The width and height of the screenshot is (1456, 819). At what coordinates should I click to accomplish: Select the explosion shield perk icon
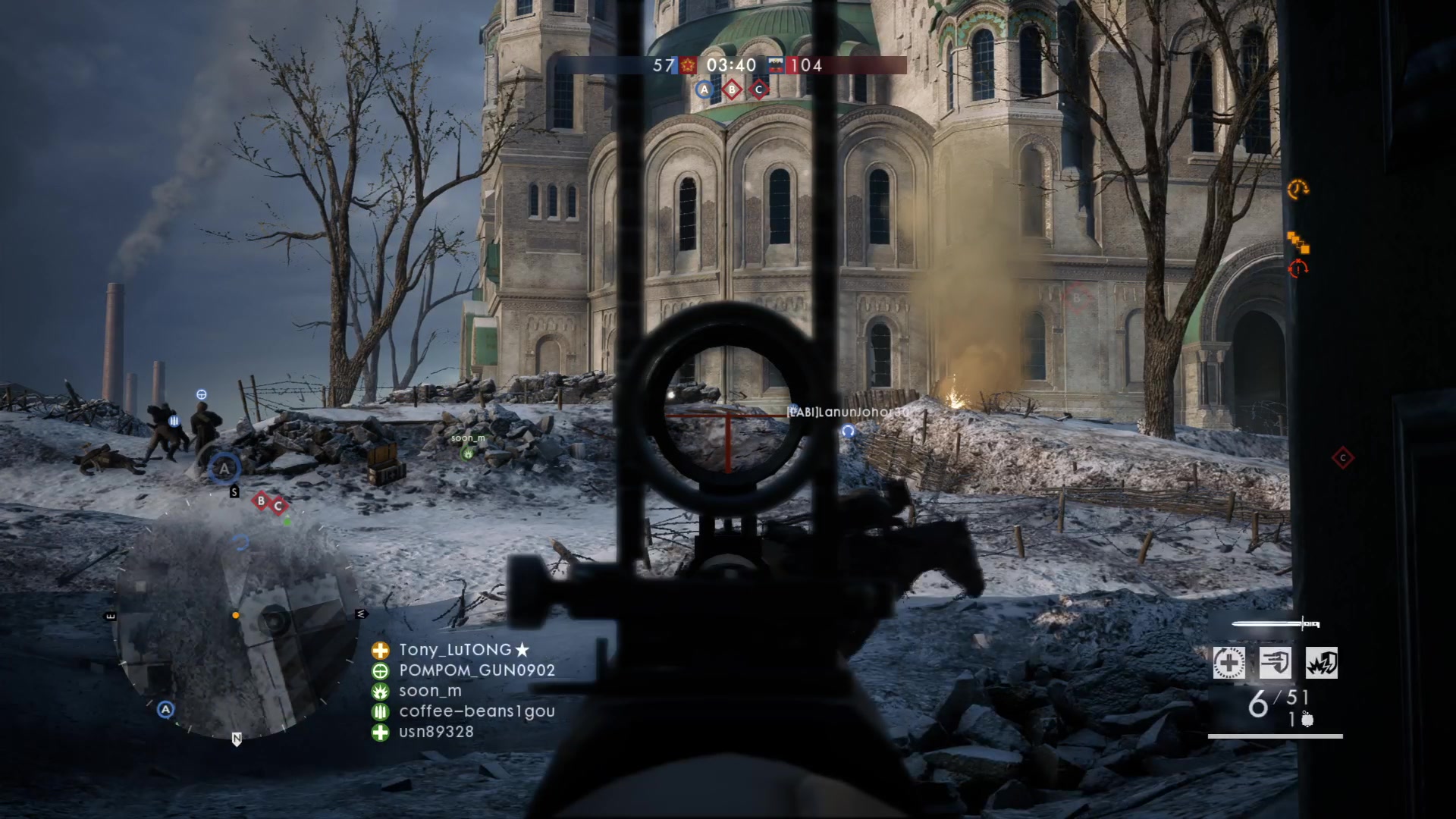[1322, 664]
